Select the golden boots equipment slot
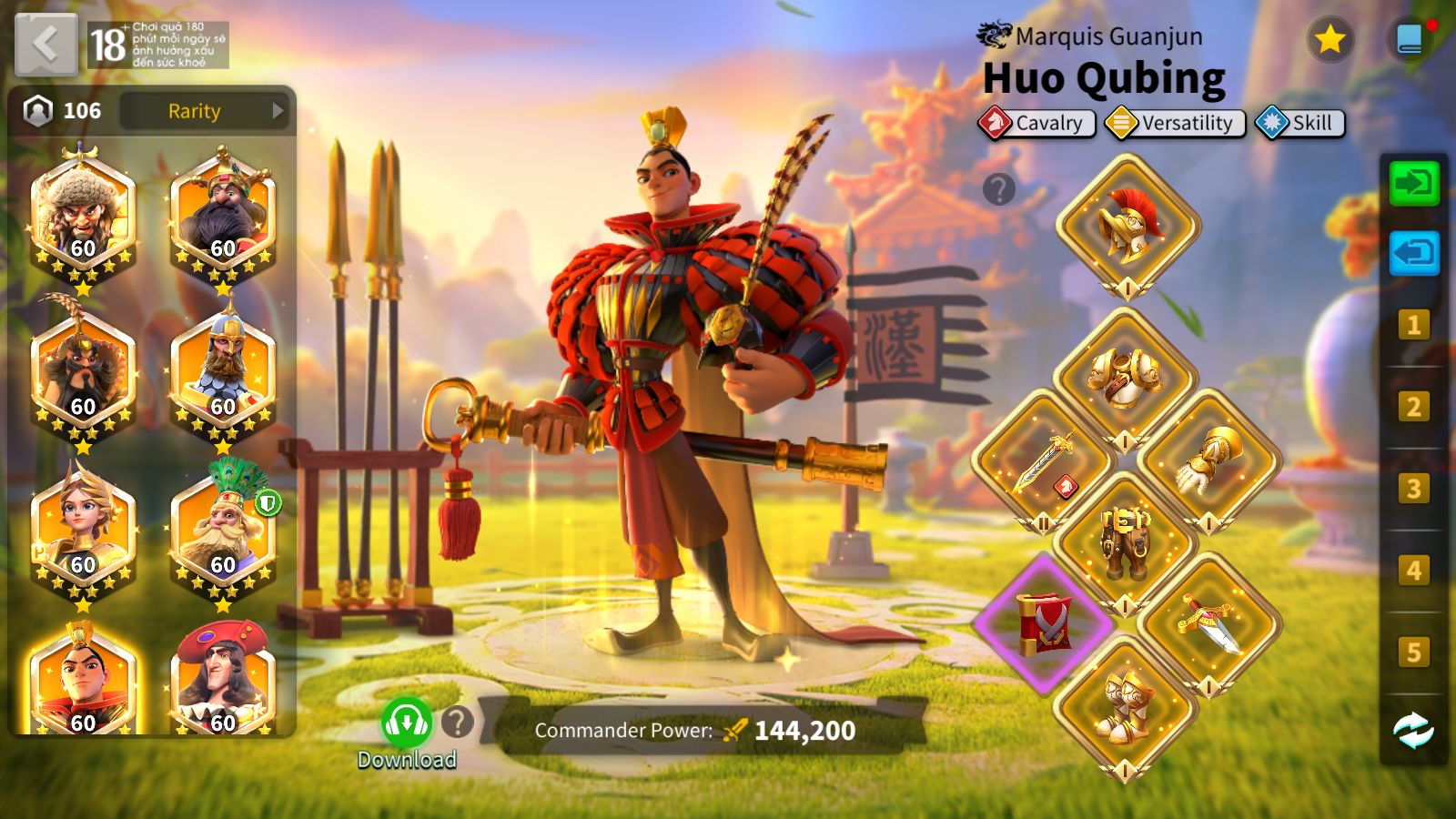Image resolution: width=1456 pixels, height=819 pixels. [1126, 705]
